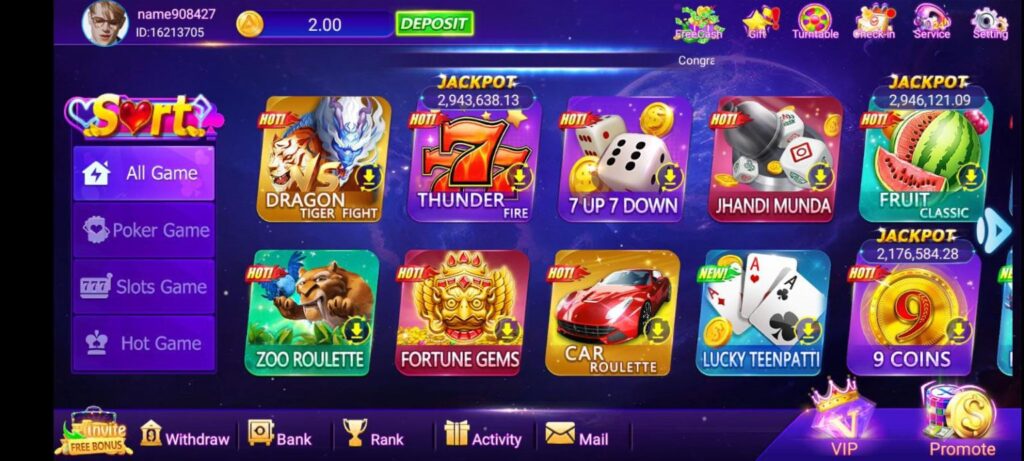Switch to the Poker Game category
The height and width of the screenshot is (461, 1024).
tap(144, 230)
